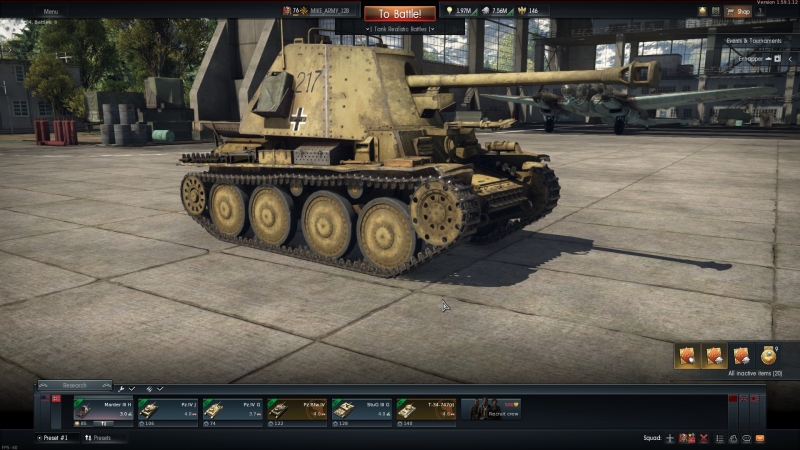Click the To Battle! button
The height and width of the screenshot is (450, 800).
[400, 14]
